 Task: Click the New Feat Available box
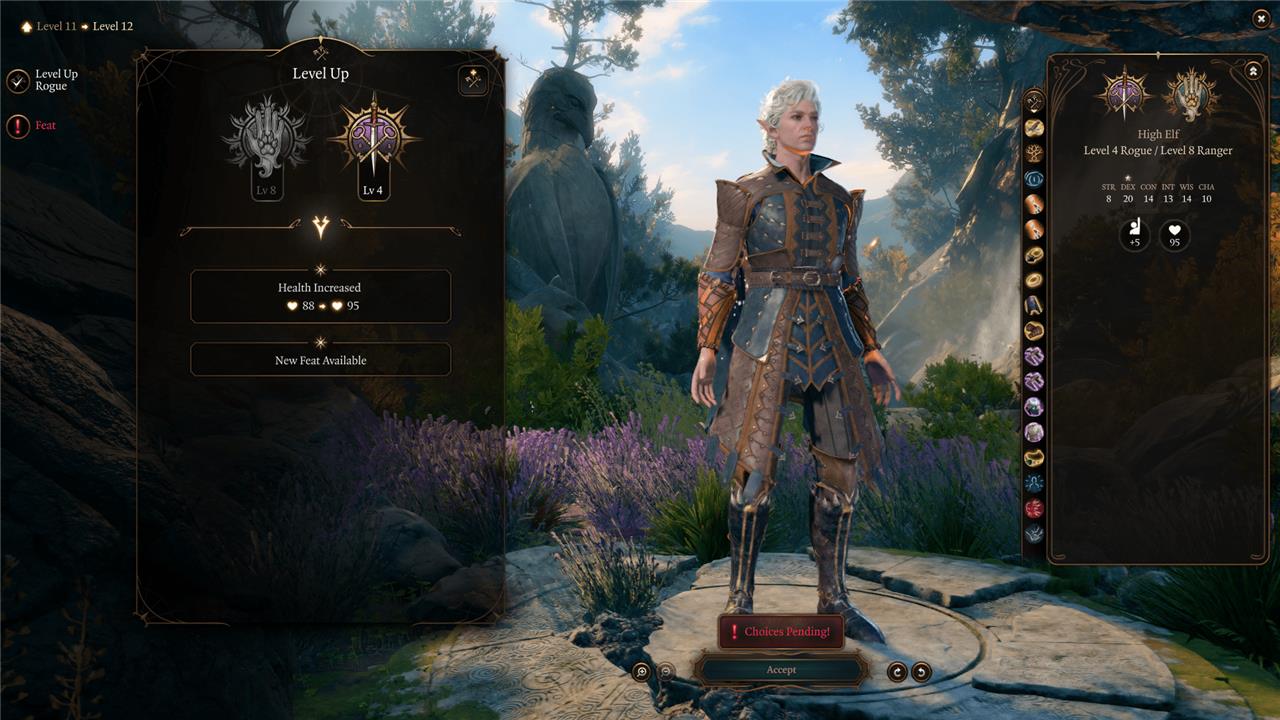coord(320,360)
